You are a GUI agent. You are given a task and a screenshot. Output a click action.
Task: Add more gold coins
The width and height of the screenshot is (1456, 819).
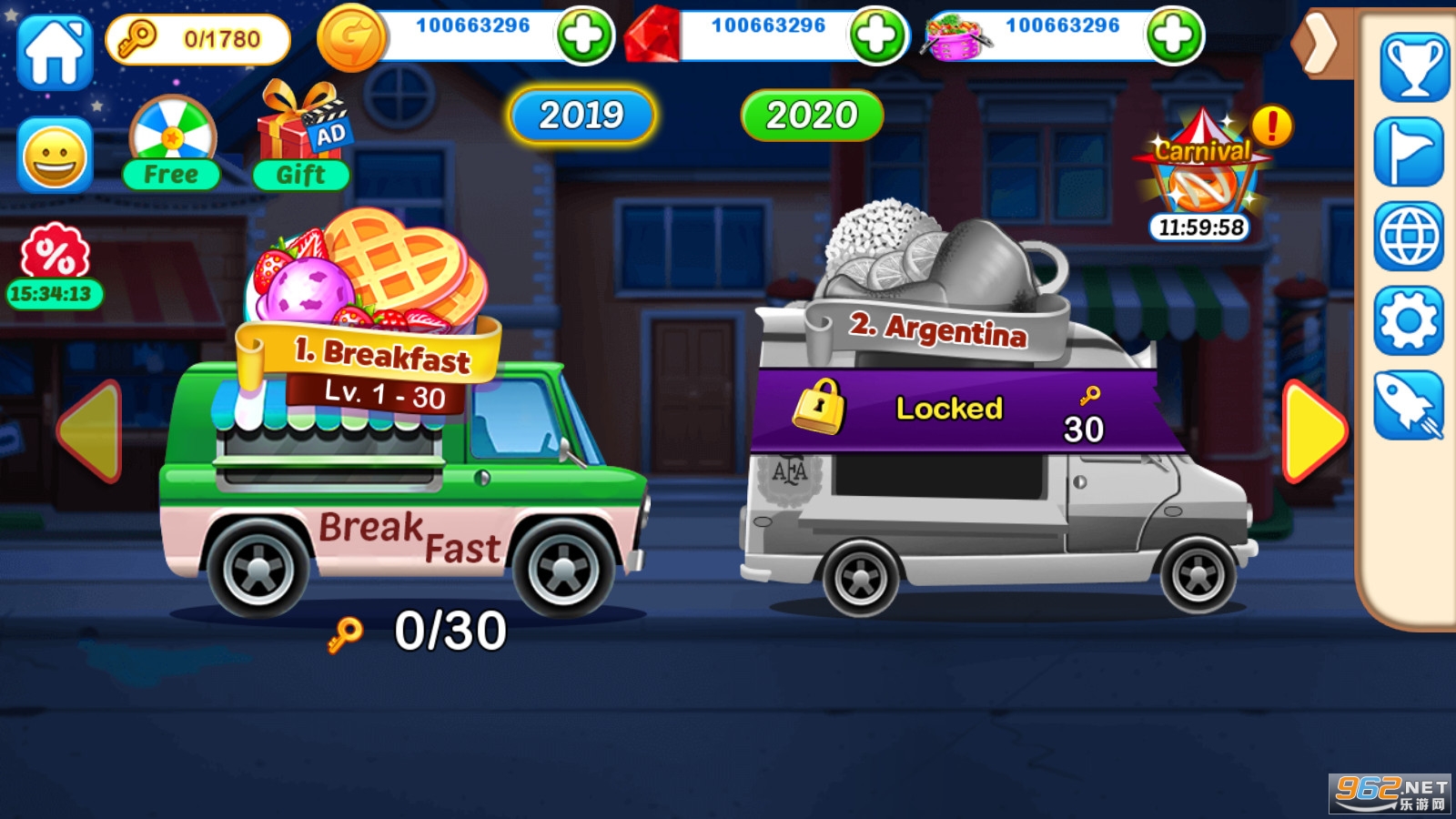(584, 36)
